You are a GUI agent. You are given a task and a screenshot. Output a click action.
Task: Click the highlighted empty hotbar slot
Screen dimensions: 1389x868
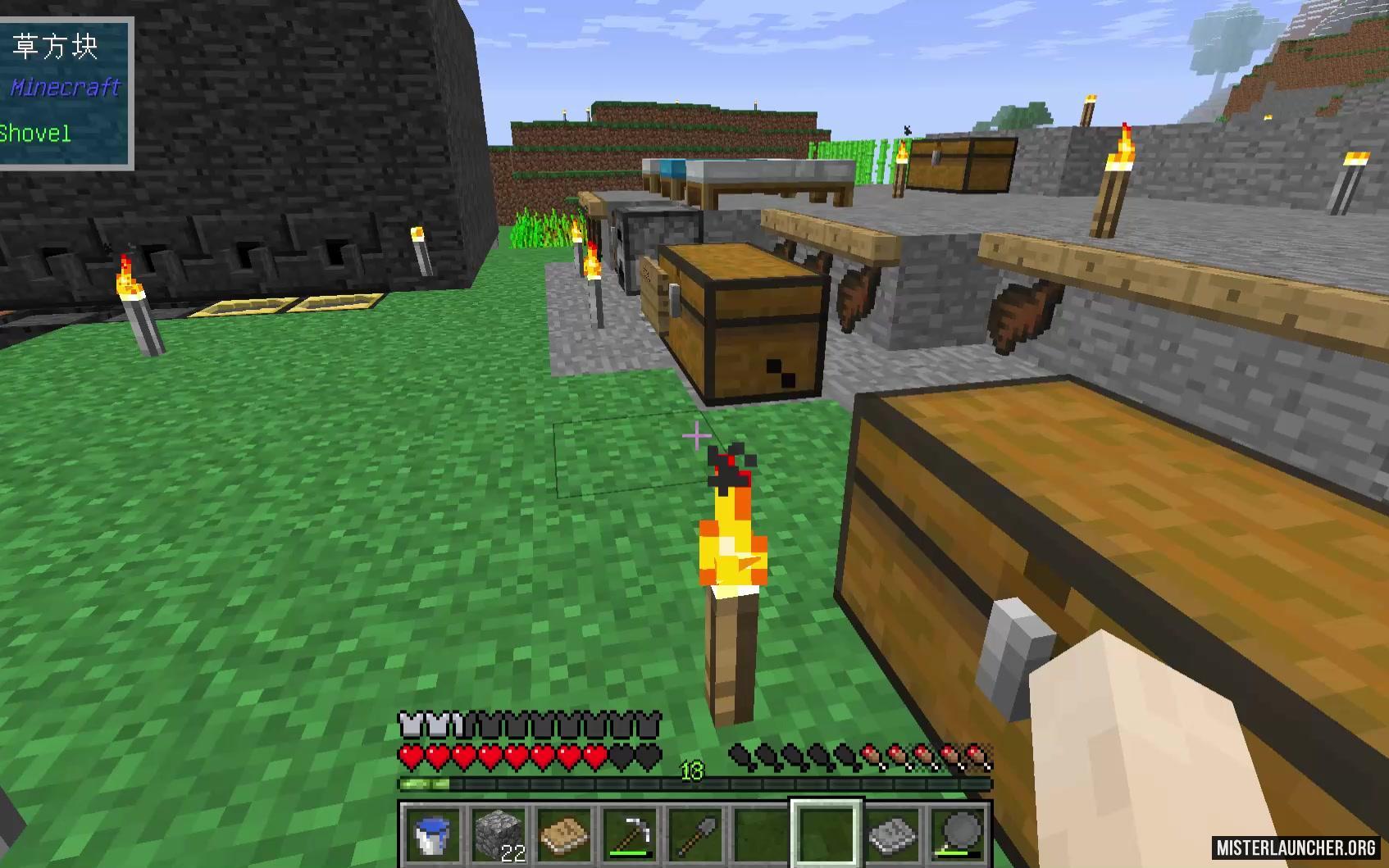[827, 833]
